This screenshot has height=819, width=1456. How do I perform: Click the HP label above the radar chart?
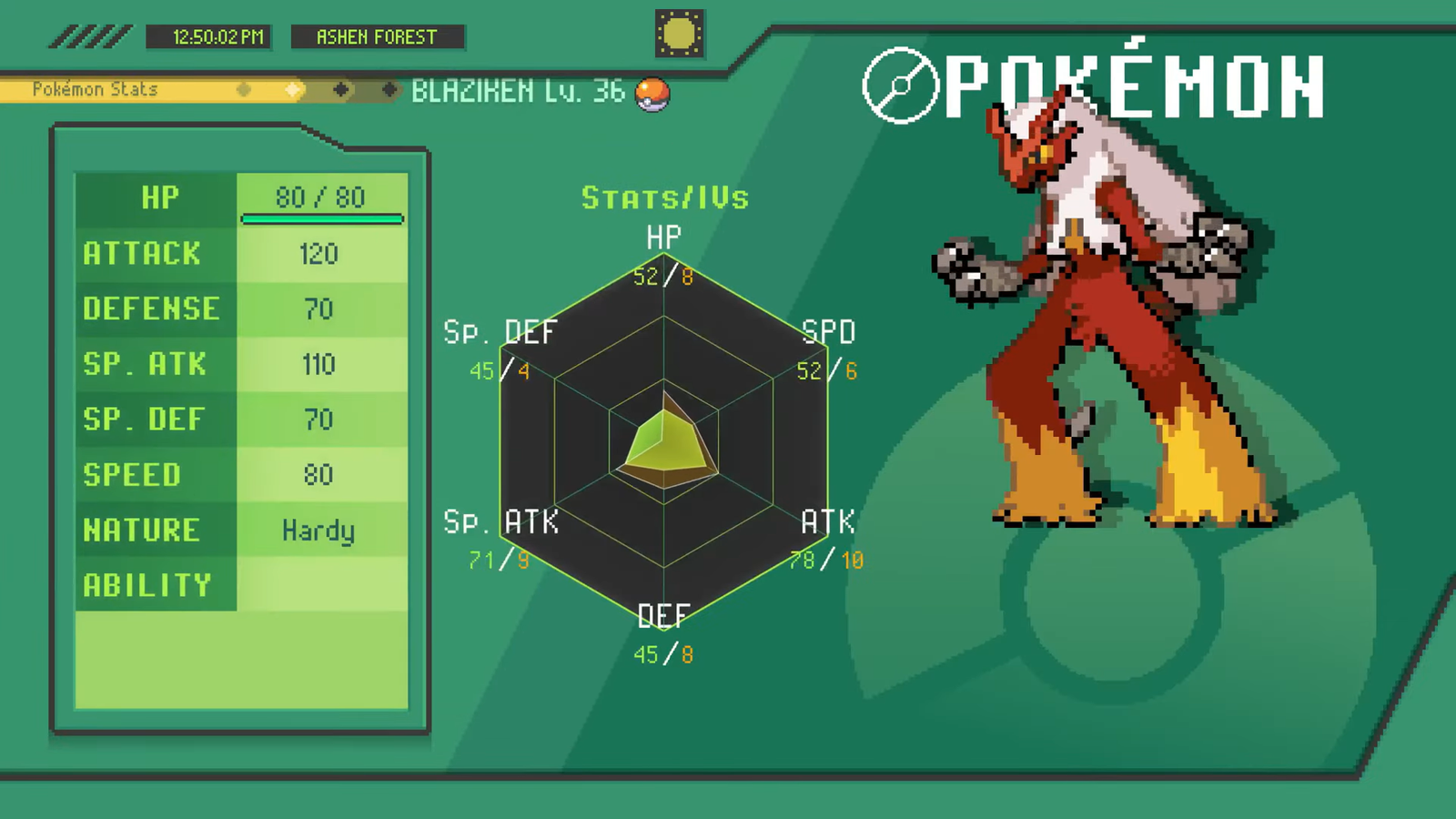tap(663, 238)
